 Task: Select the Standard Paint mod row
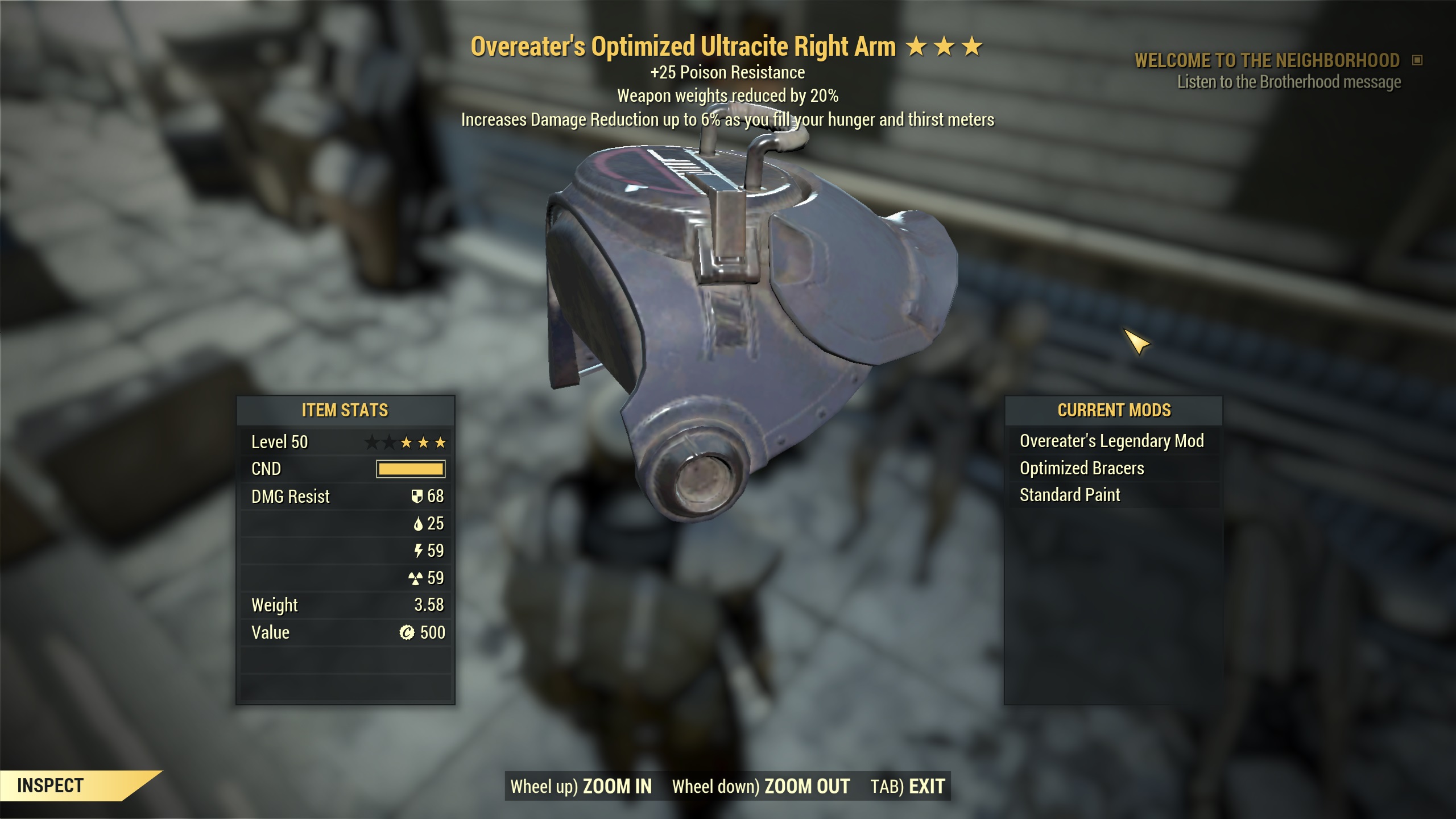[1070, 495]
